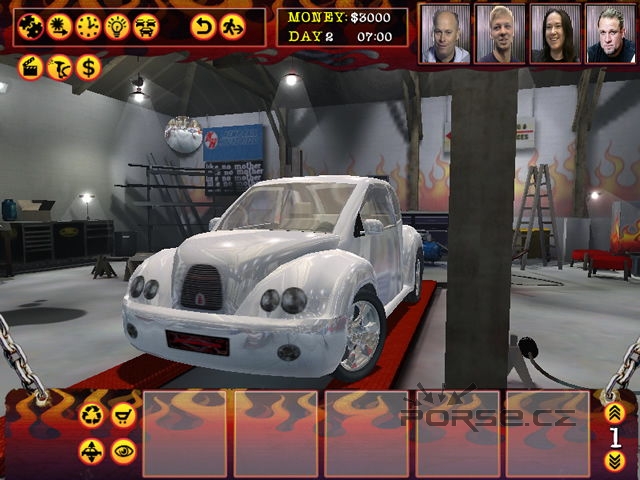
Task: Click the down chevron below page number
Action: point(614,460)
